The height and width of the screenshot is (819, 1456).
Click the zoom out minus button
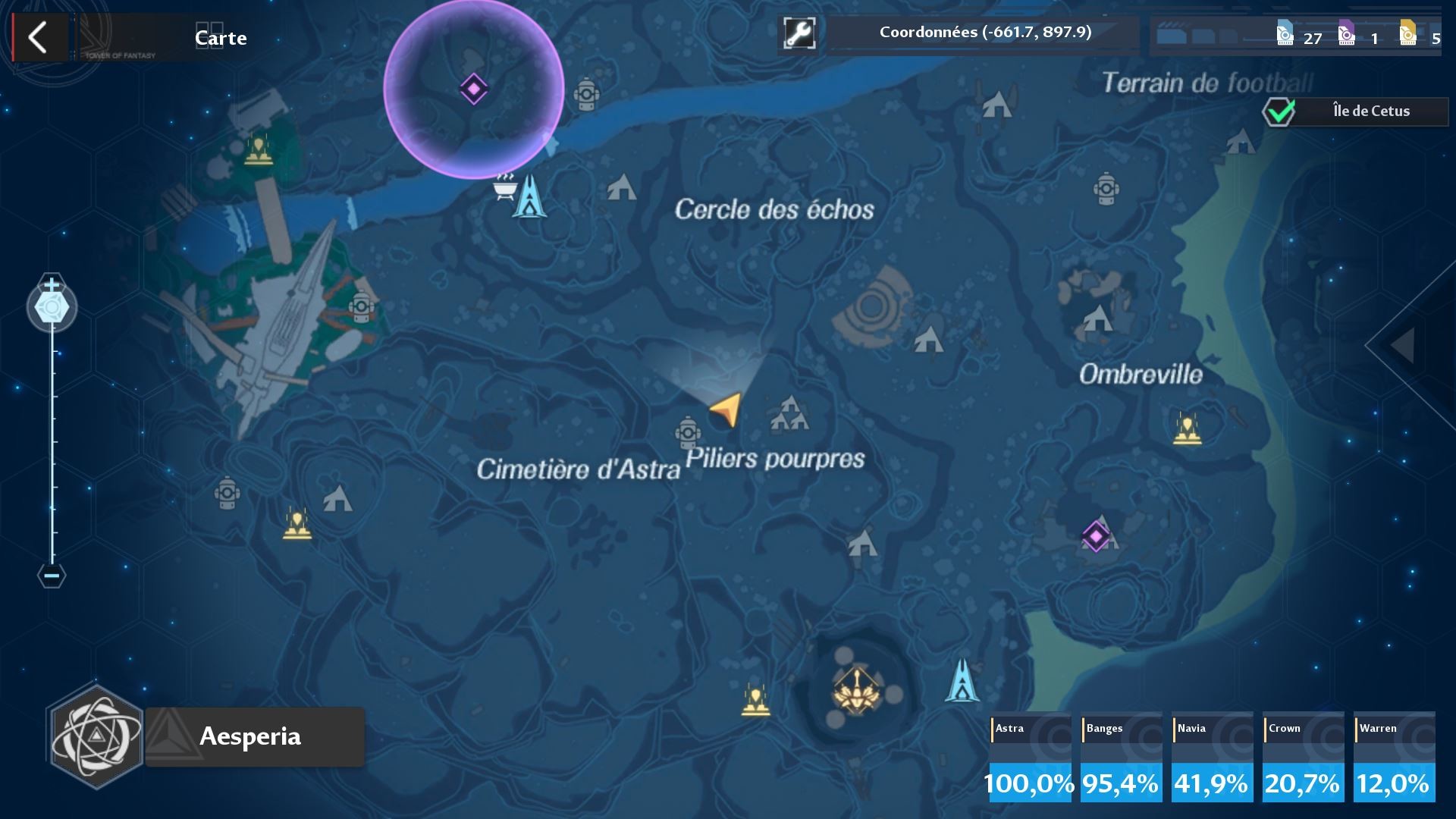pyautogui.click(x=51, y=576)
